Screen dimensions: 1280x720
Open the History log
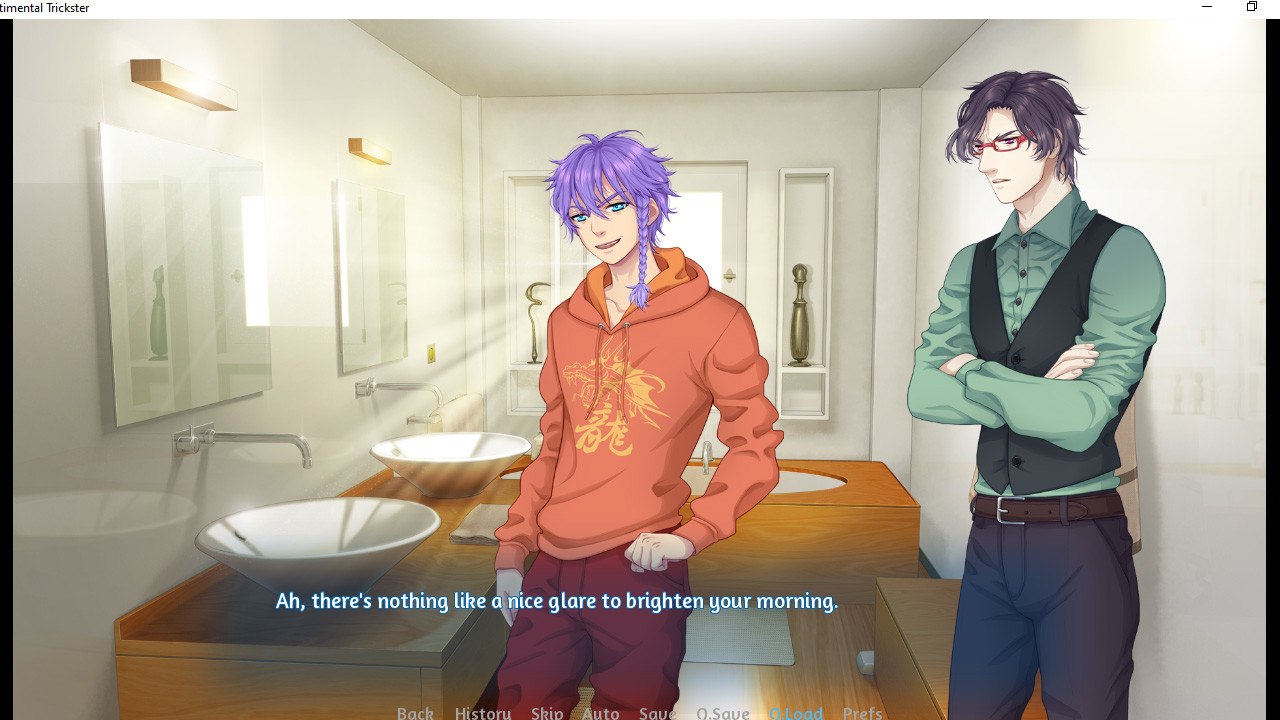[483, 712]
